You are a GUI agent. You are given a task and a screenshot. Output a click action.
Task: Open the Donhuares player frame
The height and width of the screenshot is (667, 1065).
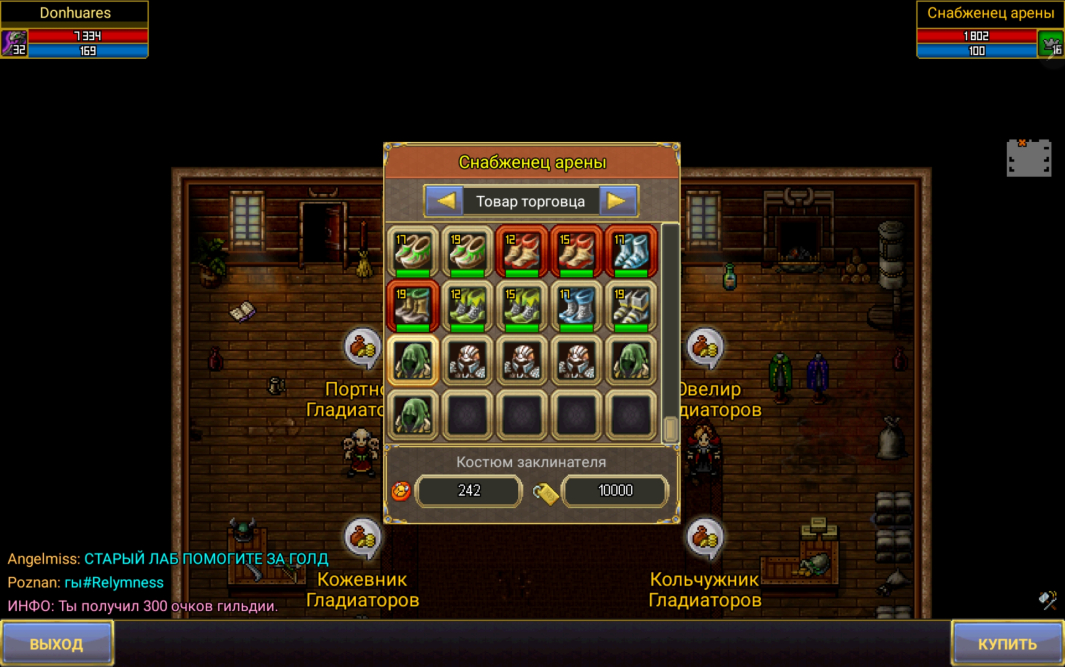point(75,29)
